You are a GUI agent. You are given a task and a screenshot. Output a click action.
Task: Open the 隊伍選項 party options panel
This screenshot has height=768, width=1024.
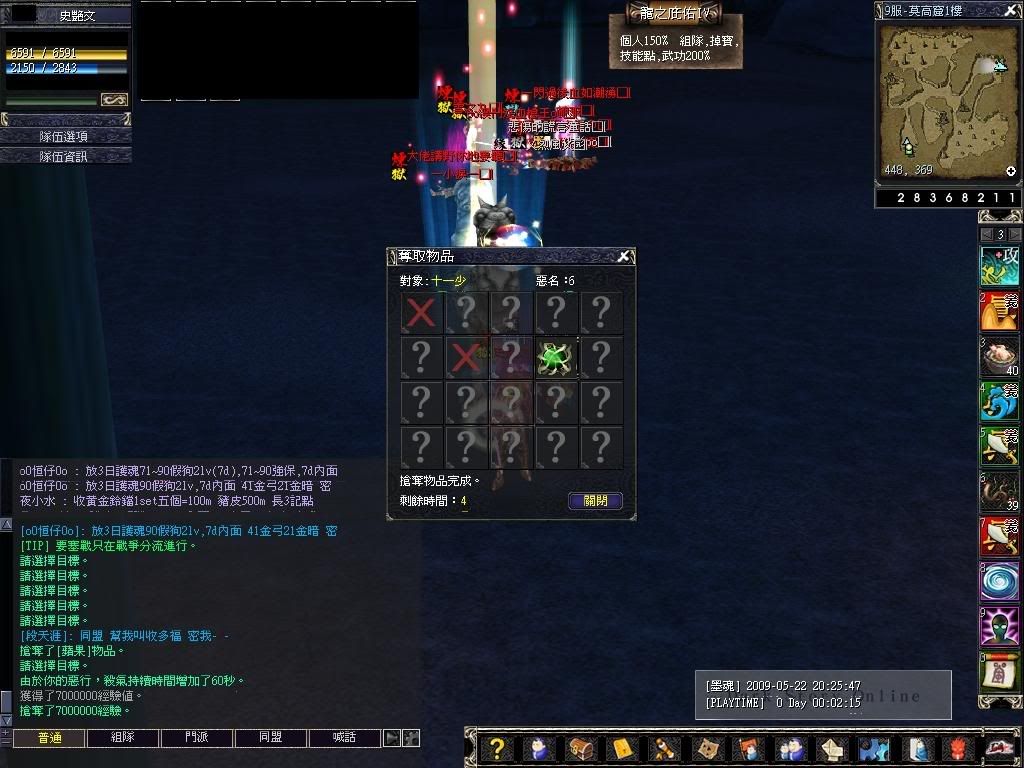pyautogui.click(x=64, y=136)
